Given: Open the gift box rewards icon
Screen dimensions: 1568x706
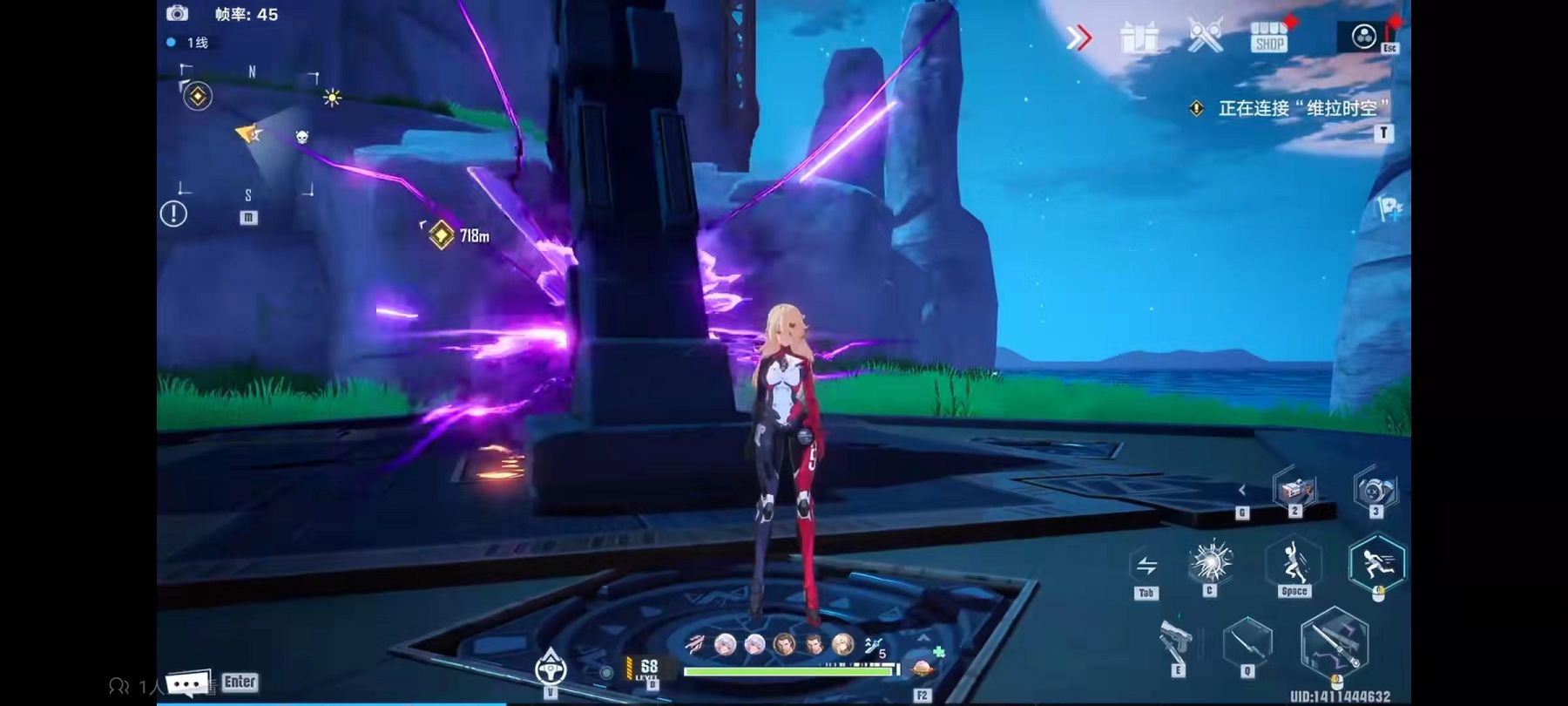Looking at the screenshot, I should (1139, 38).
